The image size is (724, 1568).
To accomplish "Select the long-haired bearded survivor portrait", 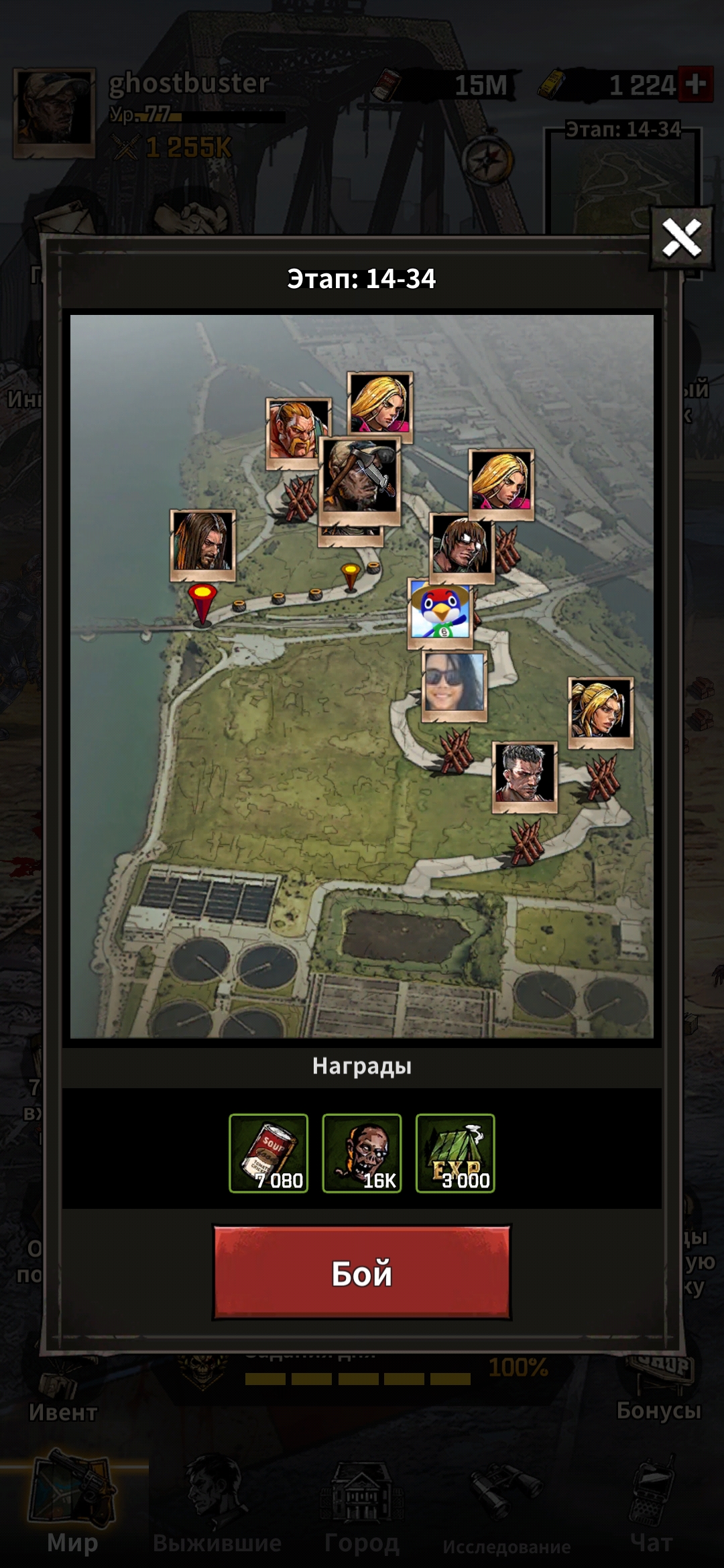I will tap(202, 543).
